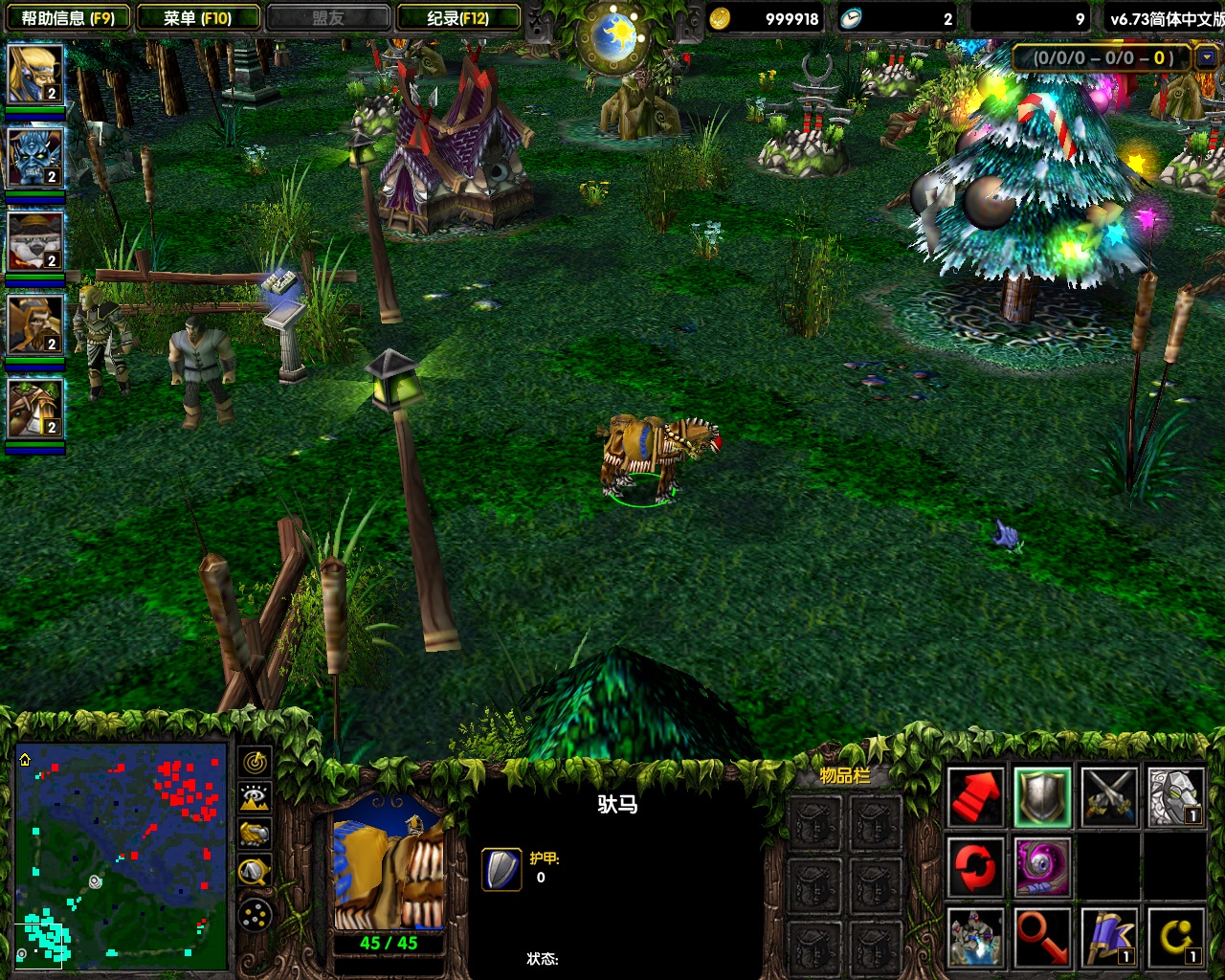Click the minimap to move the camera
Viewport: 1225px width, 980px height.
(x=122, y=855)
